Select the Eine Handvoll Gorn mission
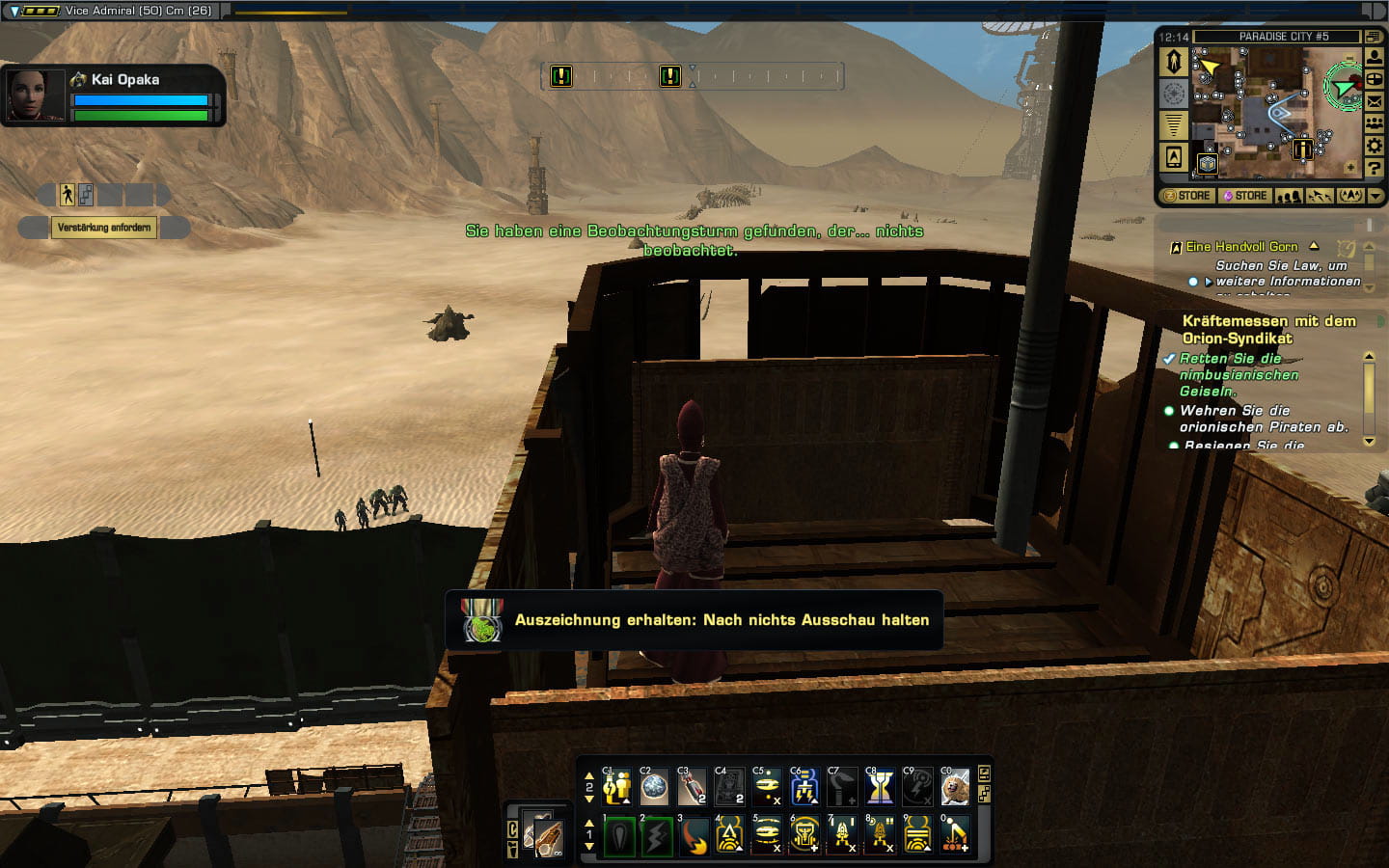Image resolution: width=1389 pixels, height=868 pixels. pos(1241,247)
